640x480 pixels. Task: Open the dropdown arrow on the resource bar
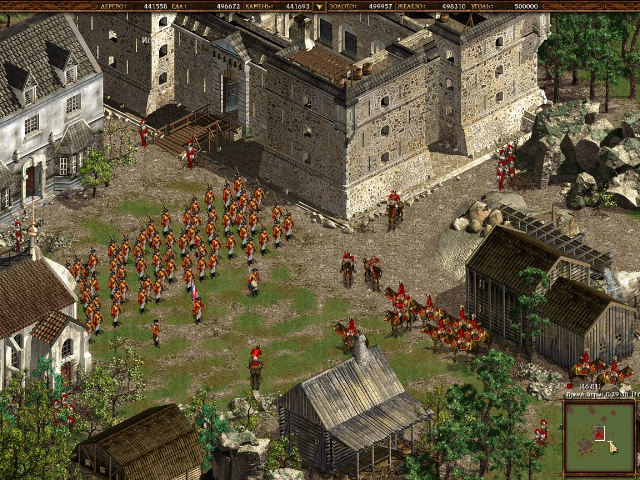tap(319, 6)
